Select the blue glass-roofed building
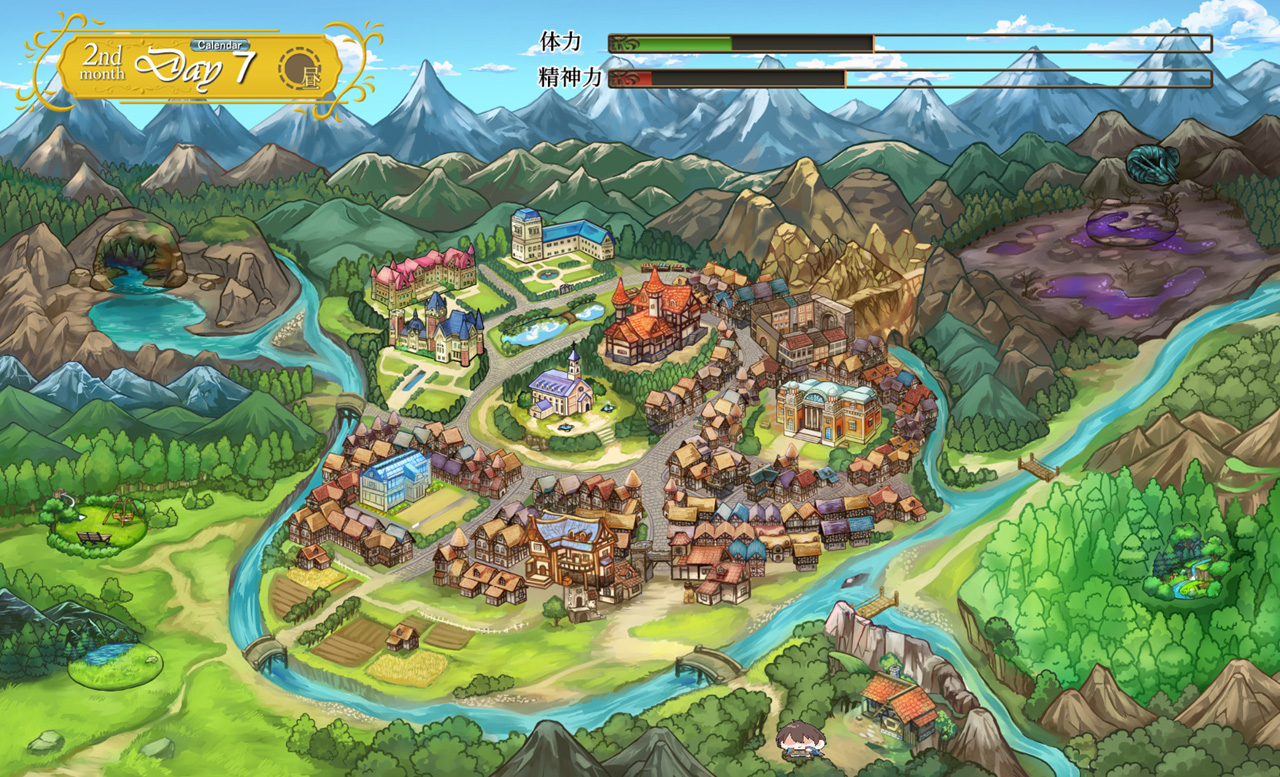 (x=394, y=479)
